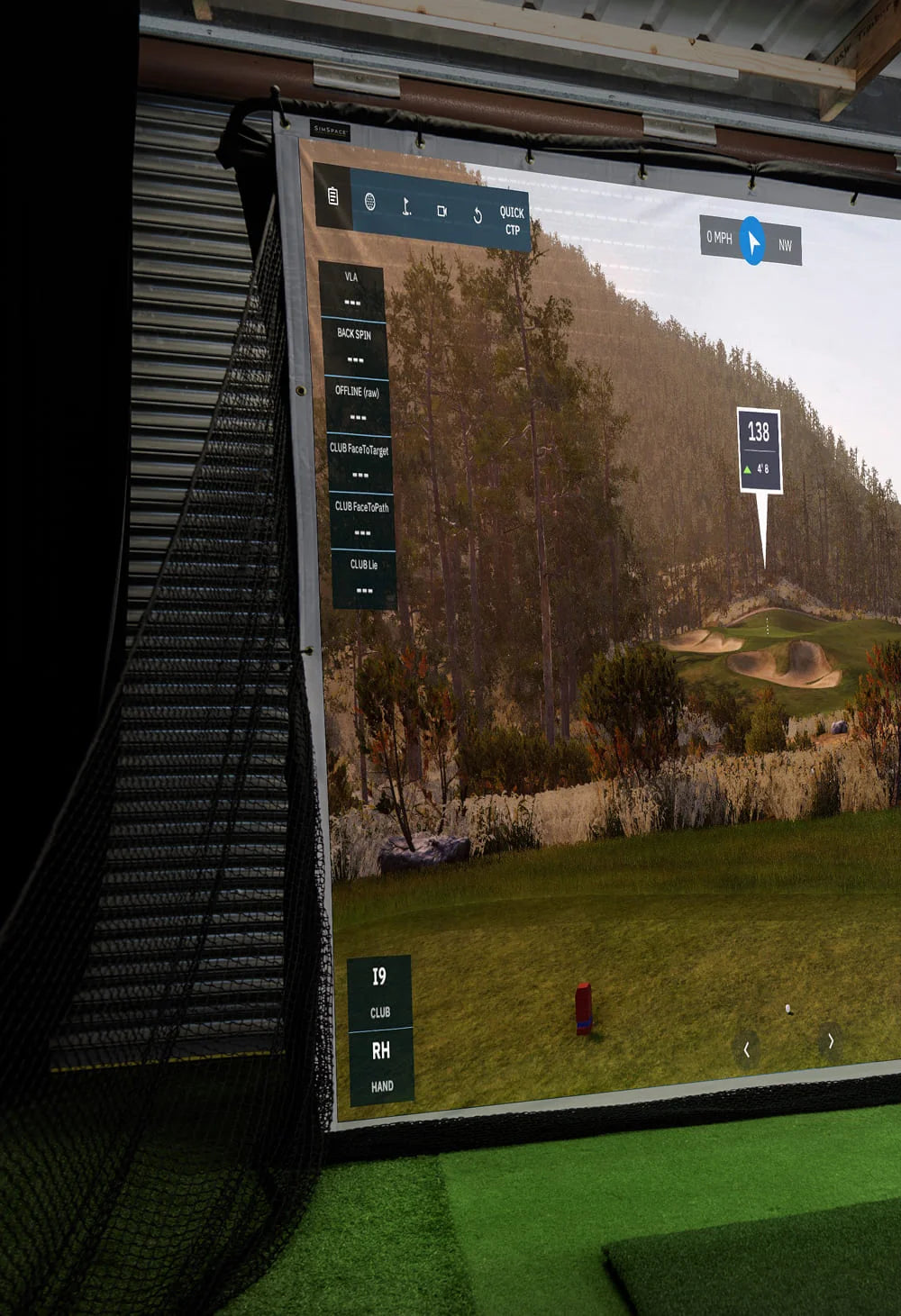Click the 138 yard pin distance marker
Image resolution: width=901 pixels, height=1316 pixels.
pos(759,449)
